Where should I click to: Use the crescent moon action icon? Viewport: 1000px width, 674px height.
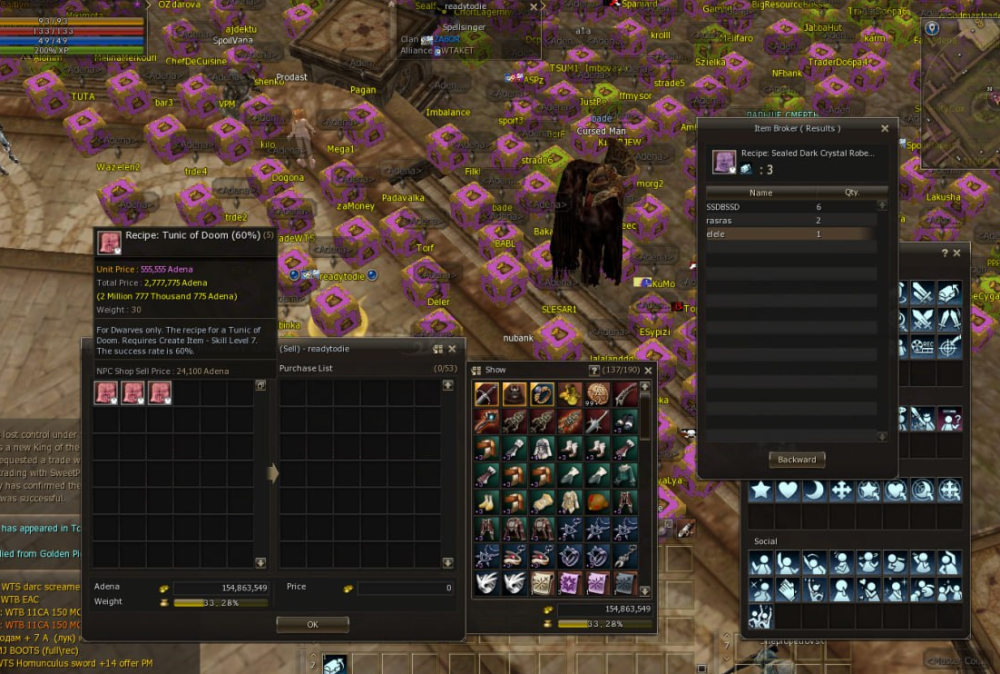click(x=815, y=490)
